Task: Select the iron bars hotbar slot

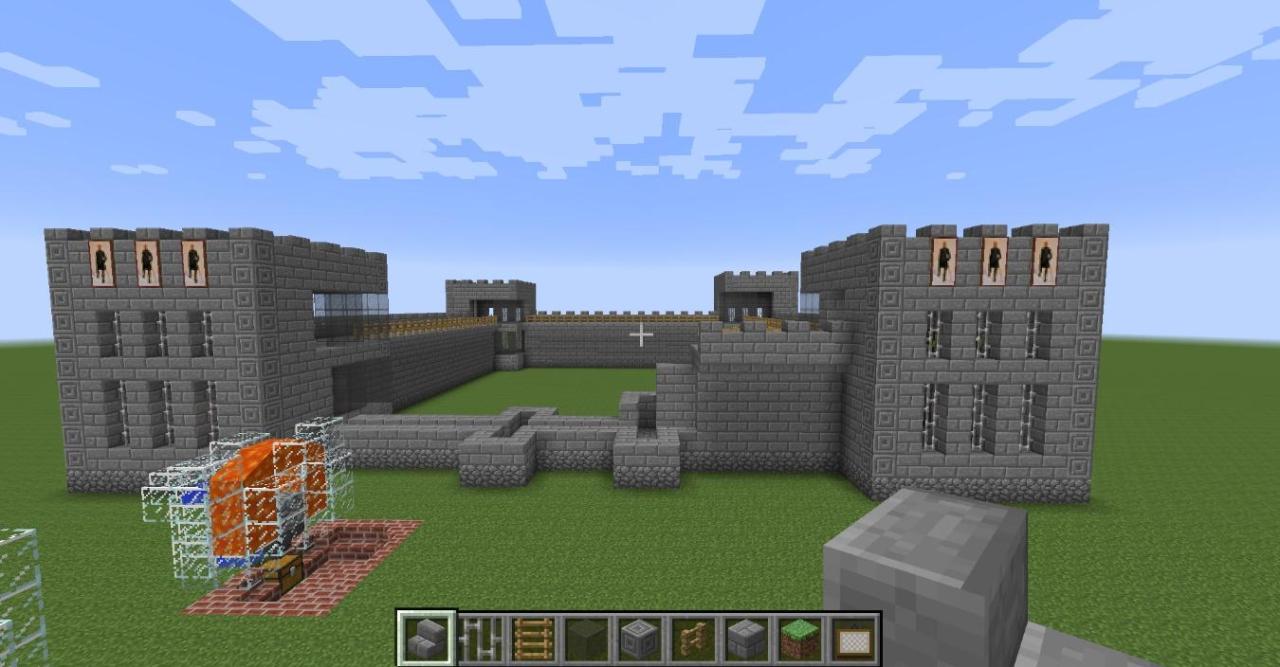Action: point(480,638)
